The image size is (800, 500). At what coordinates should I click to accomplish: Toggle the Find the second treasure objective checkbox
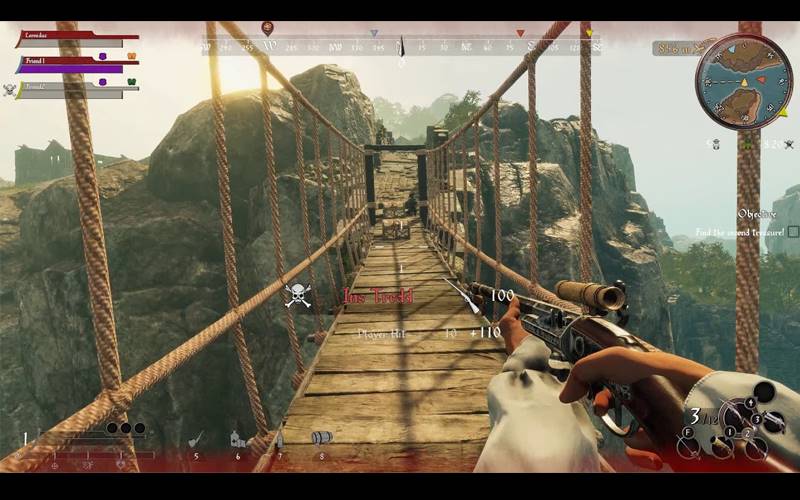coord(793,232)
